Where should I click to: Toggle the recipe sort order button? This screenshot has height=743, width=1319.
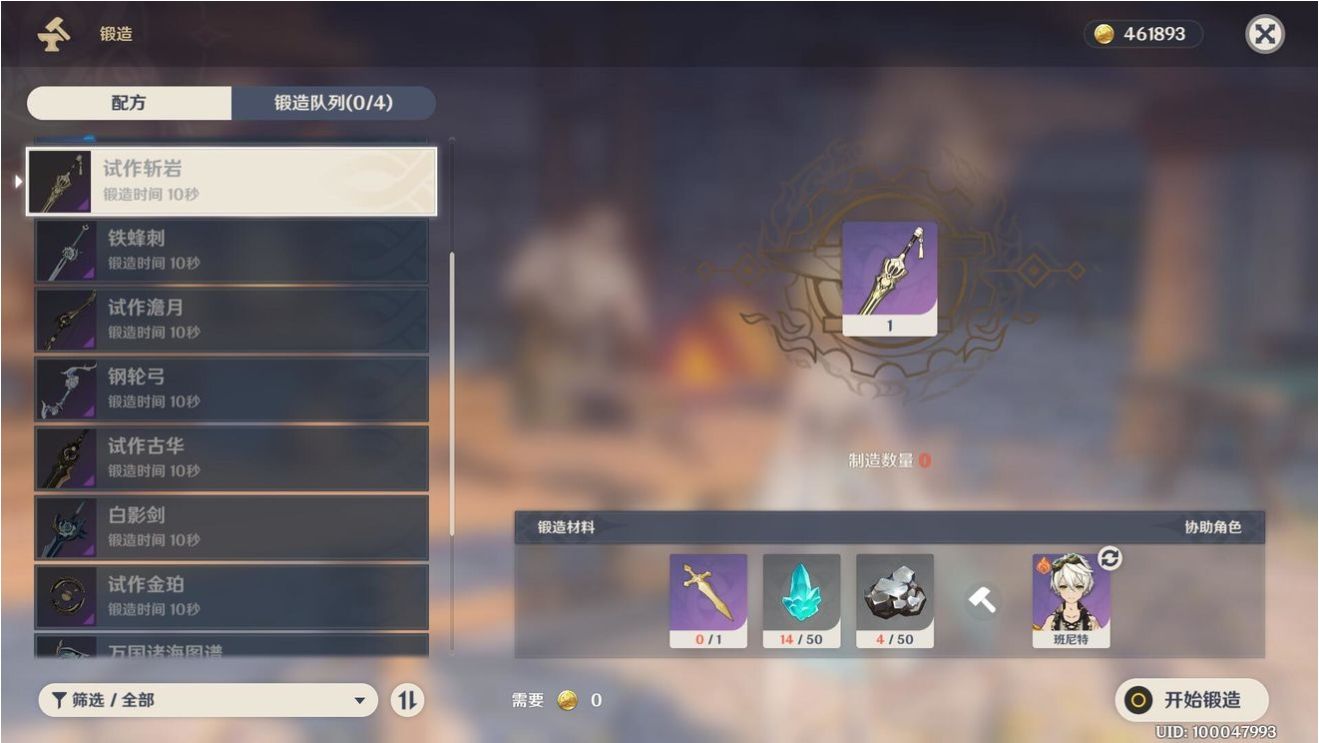point(406,700)
